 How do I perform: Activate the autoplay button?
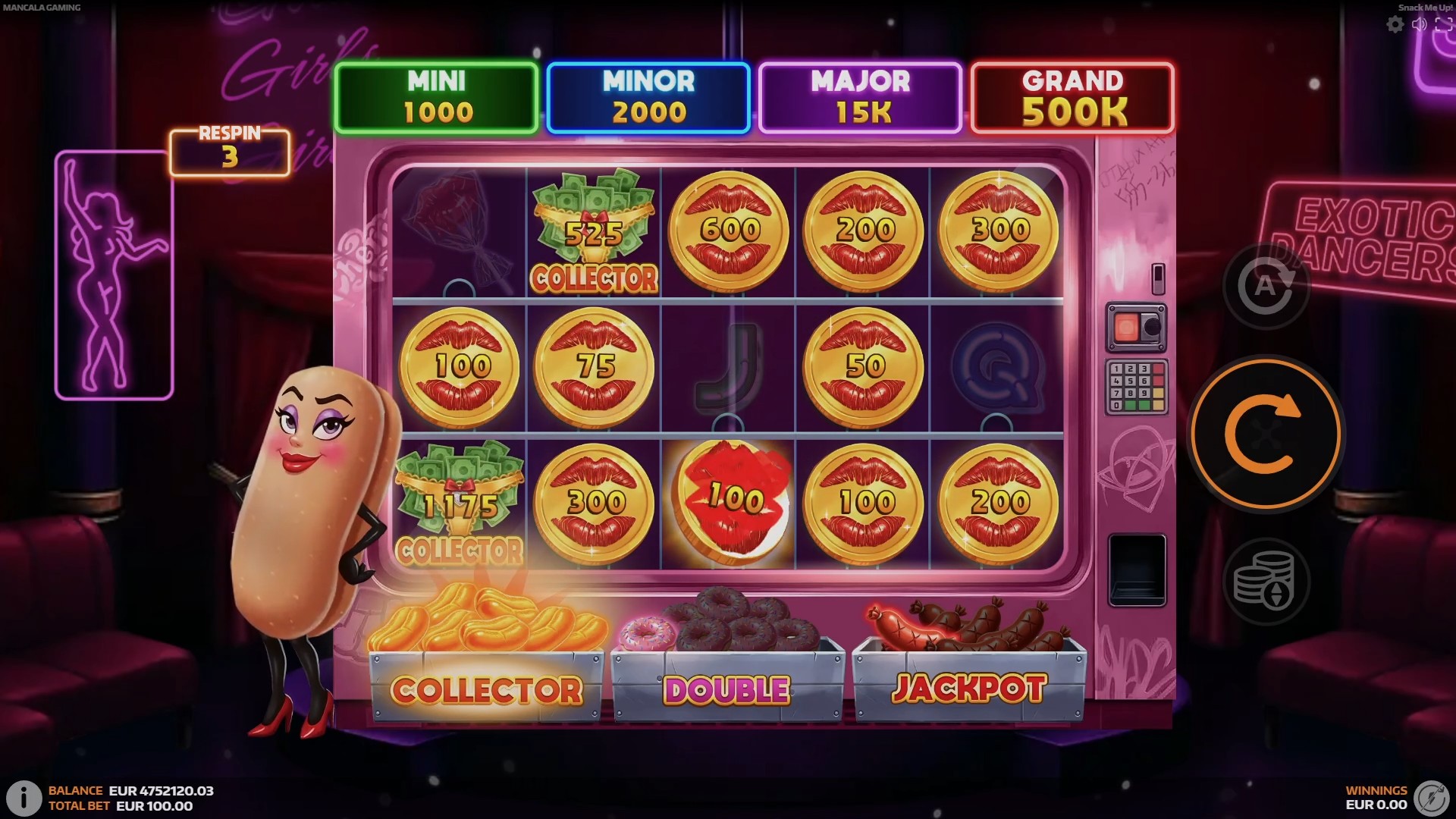[1265, 287]
